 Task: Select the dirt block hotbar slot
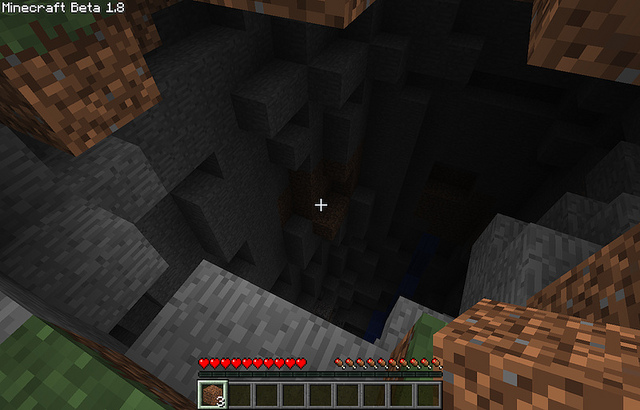pyautogui.click(x=211, y=395)
